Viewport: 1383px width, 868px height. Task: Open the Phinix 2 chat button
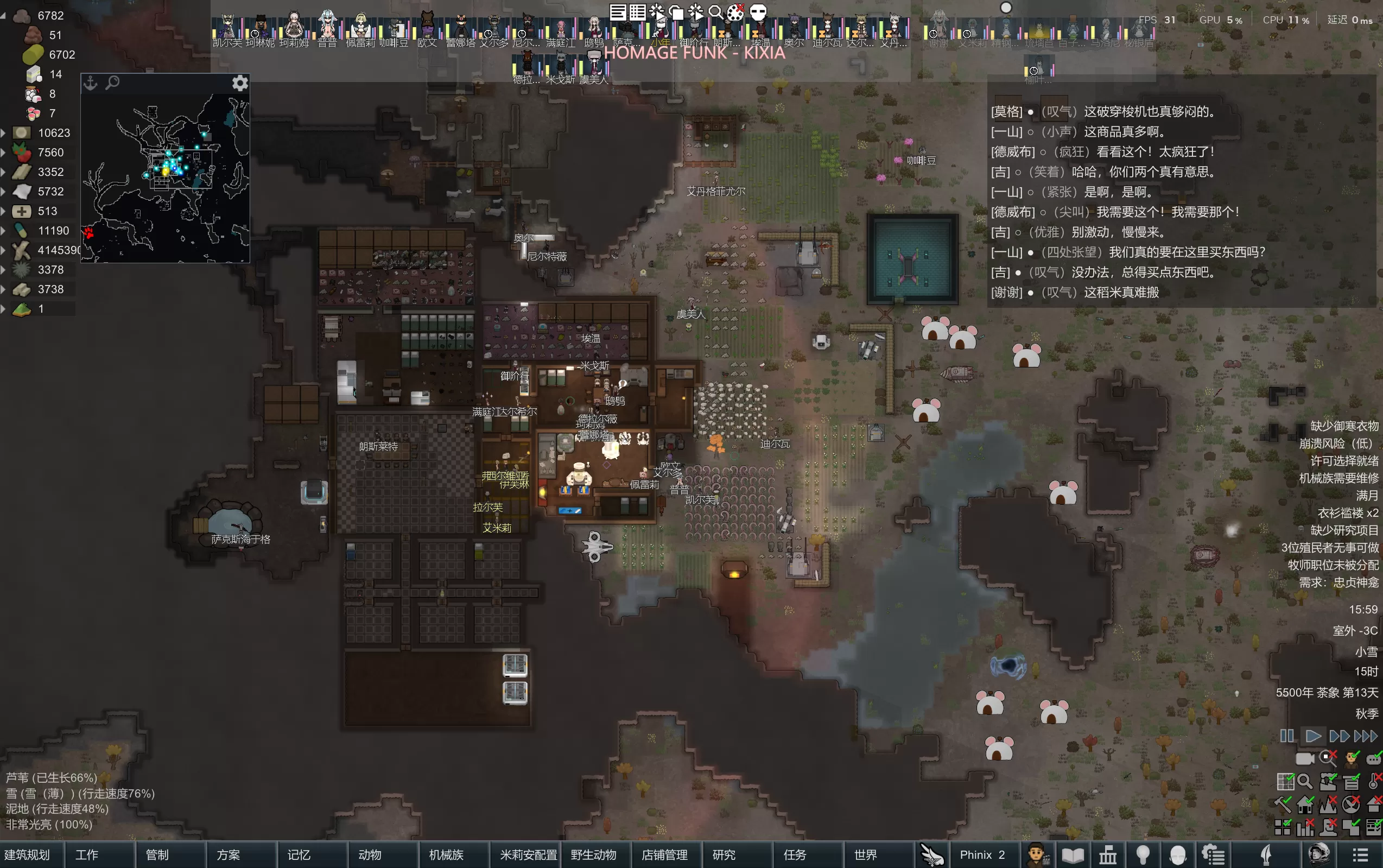(982, 855)
